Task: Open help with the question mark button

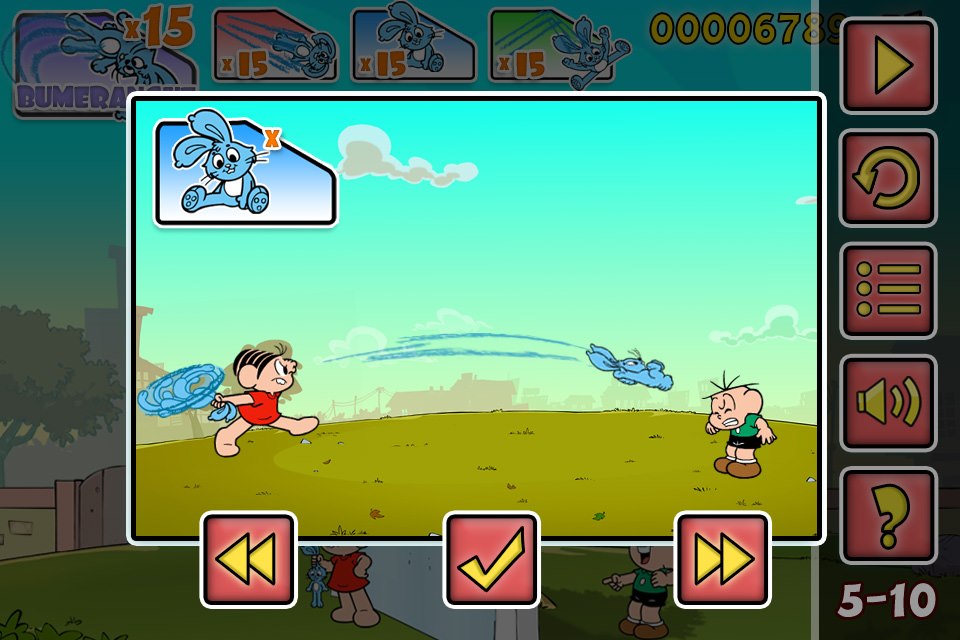Action: (x=888, y=515)
